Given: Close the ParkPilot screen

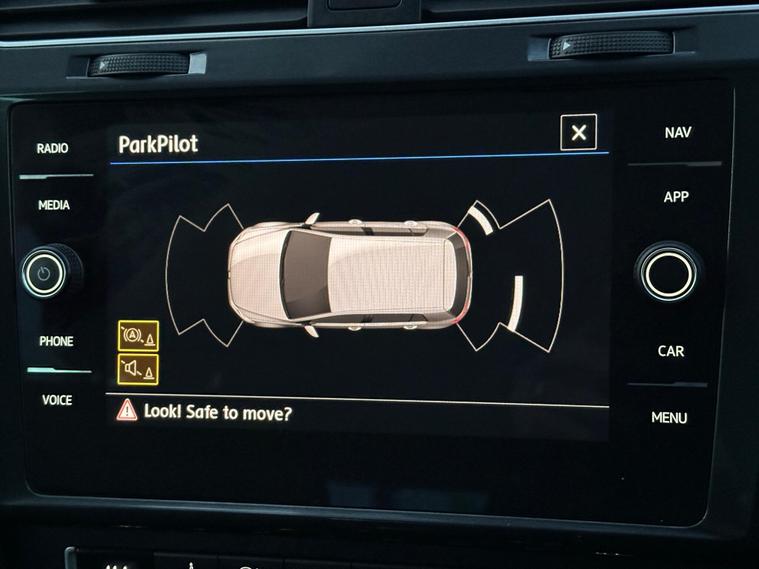Looking at the screenshot, I should tap(578, 132).
